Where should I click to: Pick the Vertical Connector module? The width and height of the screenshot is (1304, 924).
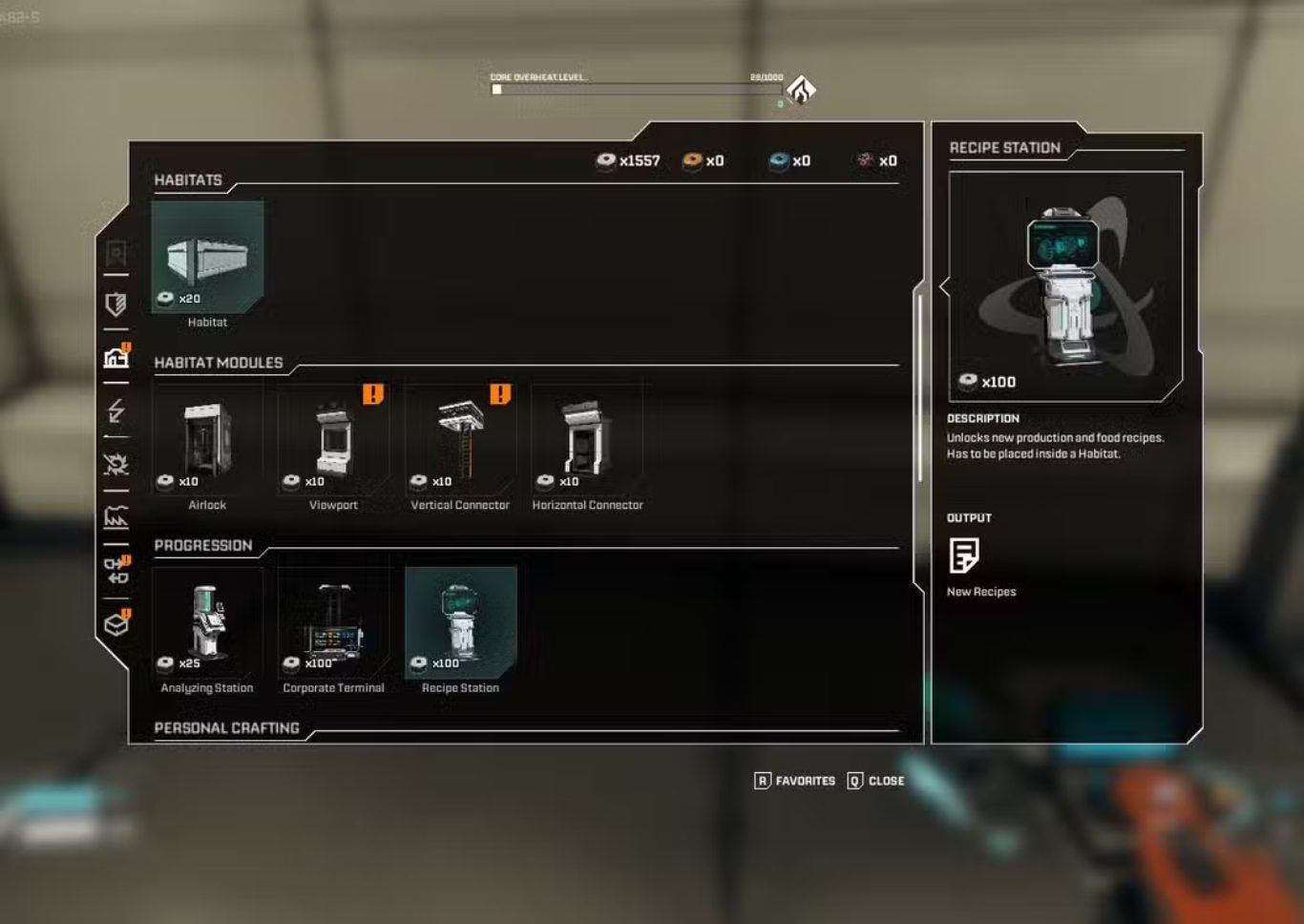pyautogui.click(x=460, y=440)
